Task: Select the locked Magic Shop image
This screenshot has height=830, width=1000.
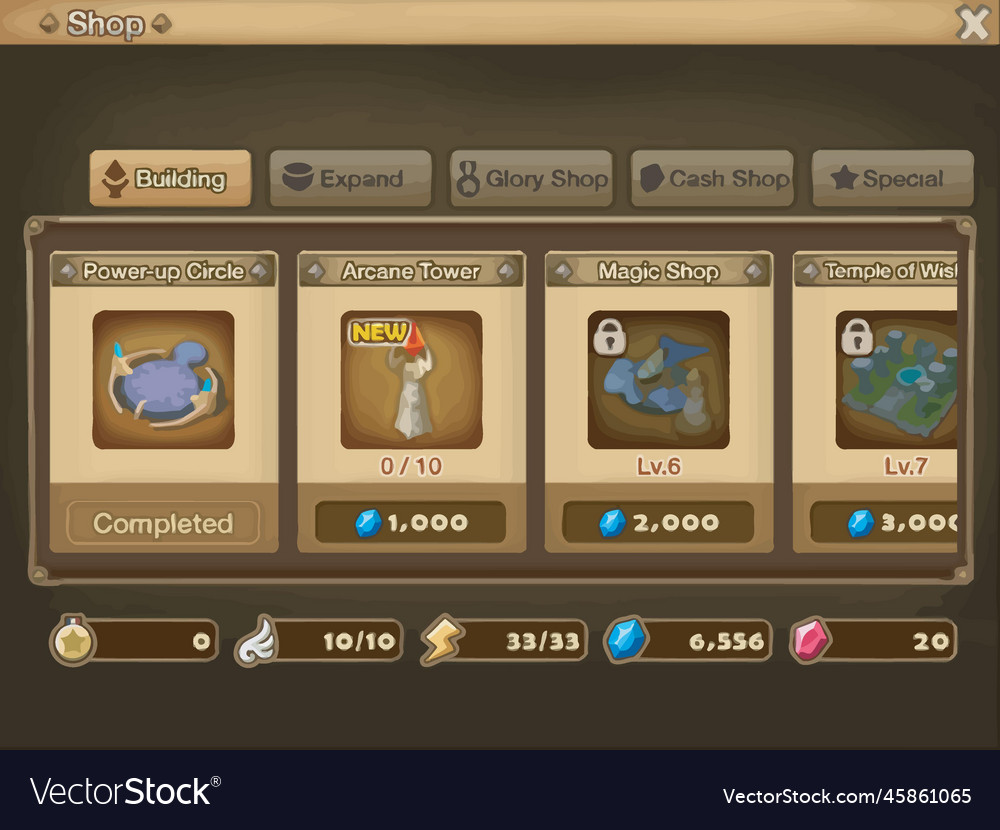Action: pos(658,380)
